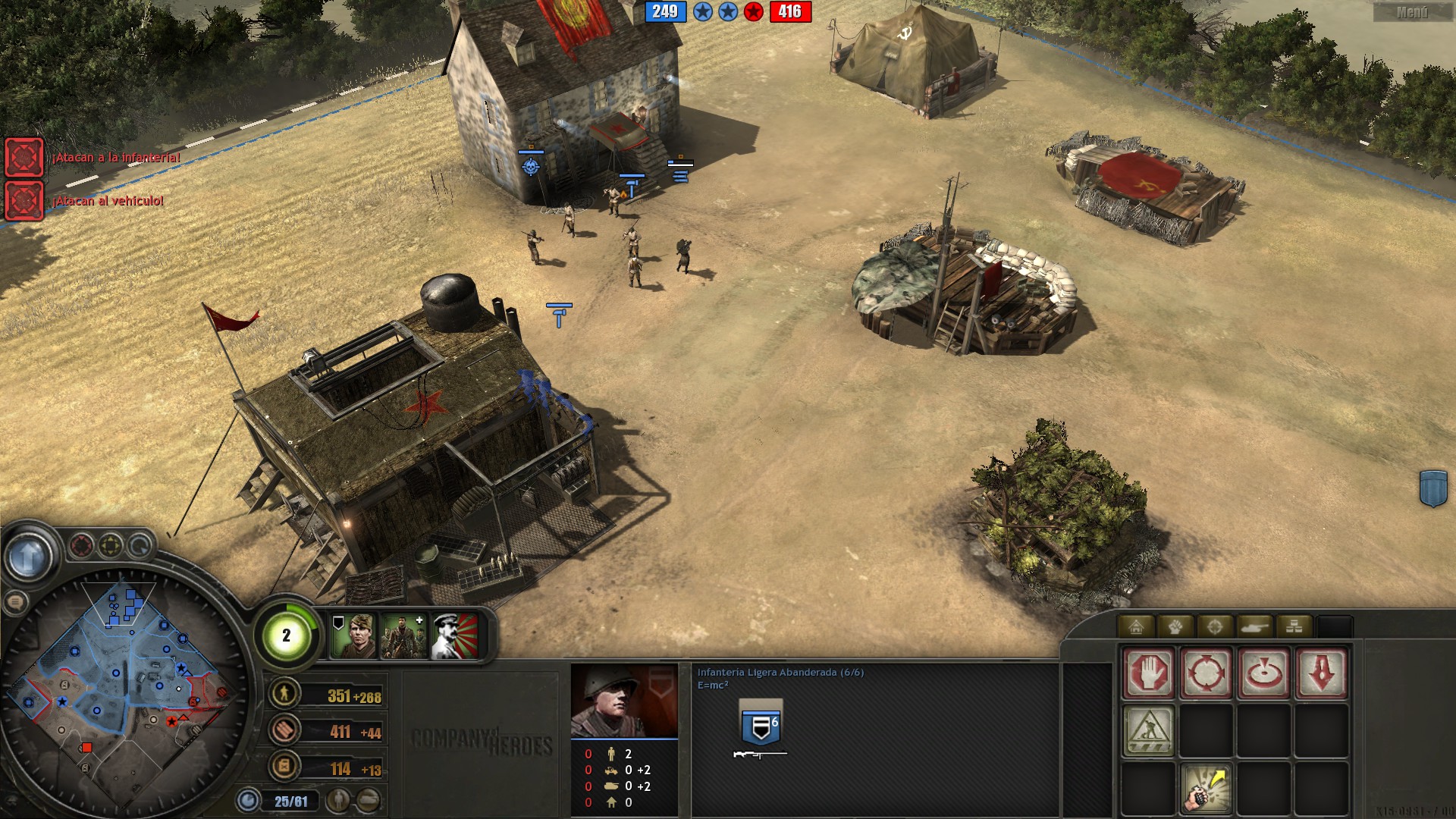Click the fuel resource icon

click(x=286, y=767)
